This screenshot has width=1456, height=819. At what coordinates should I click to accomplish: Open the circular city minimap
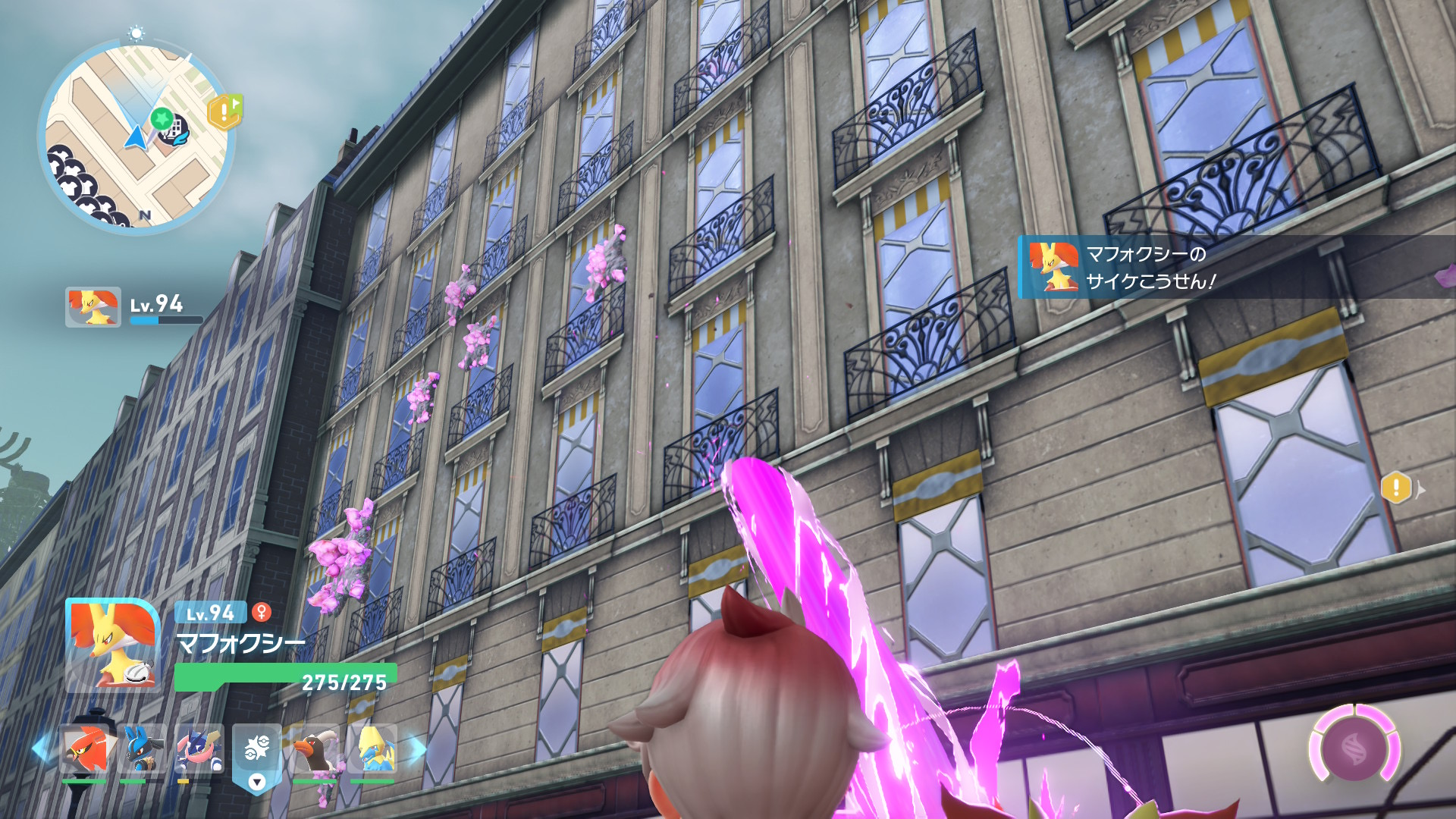(135, 136)
